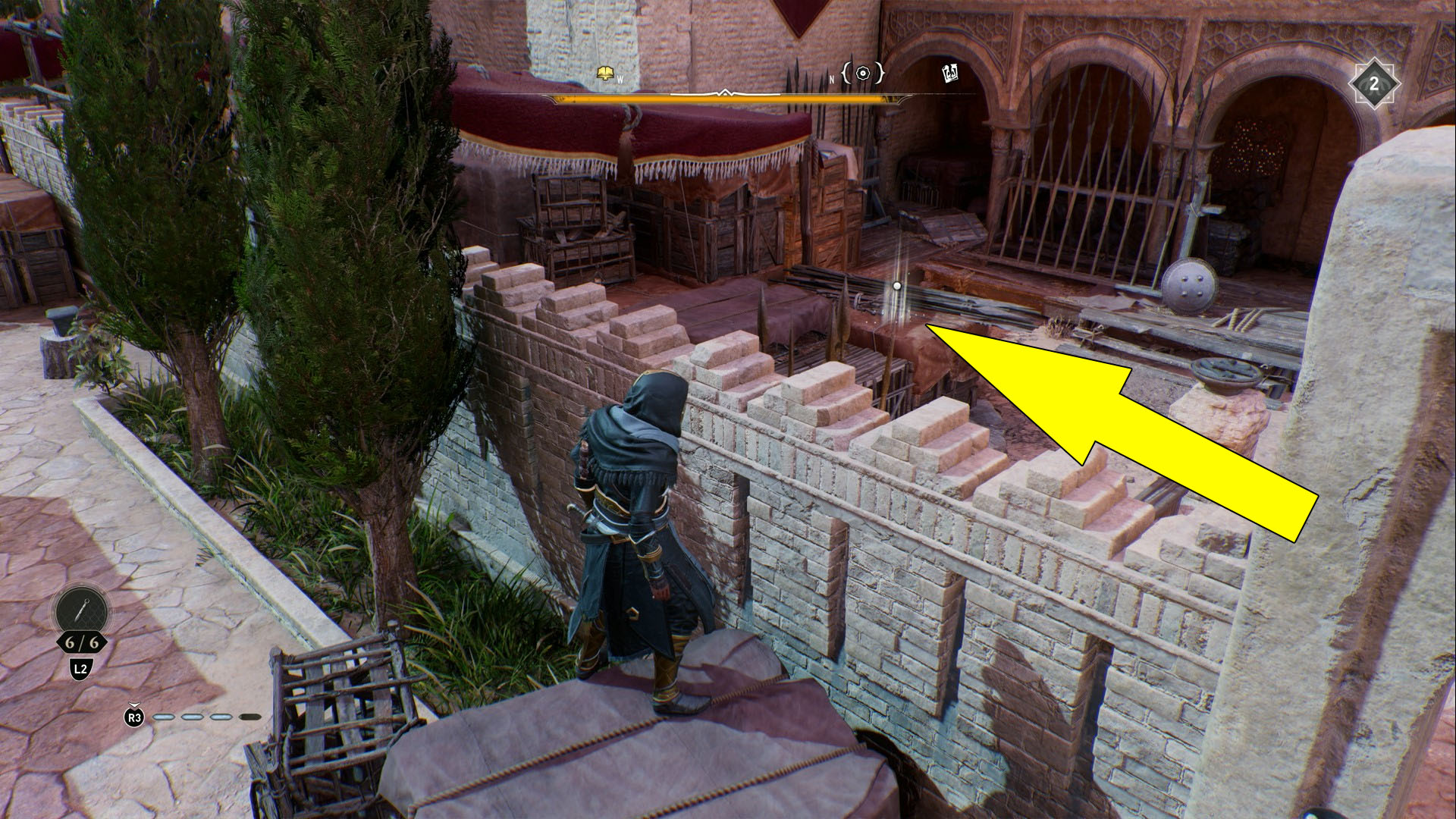Click the golden bell notification icon near W
This screenshot has width=1456, height=819.
tap(604, 71)
